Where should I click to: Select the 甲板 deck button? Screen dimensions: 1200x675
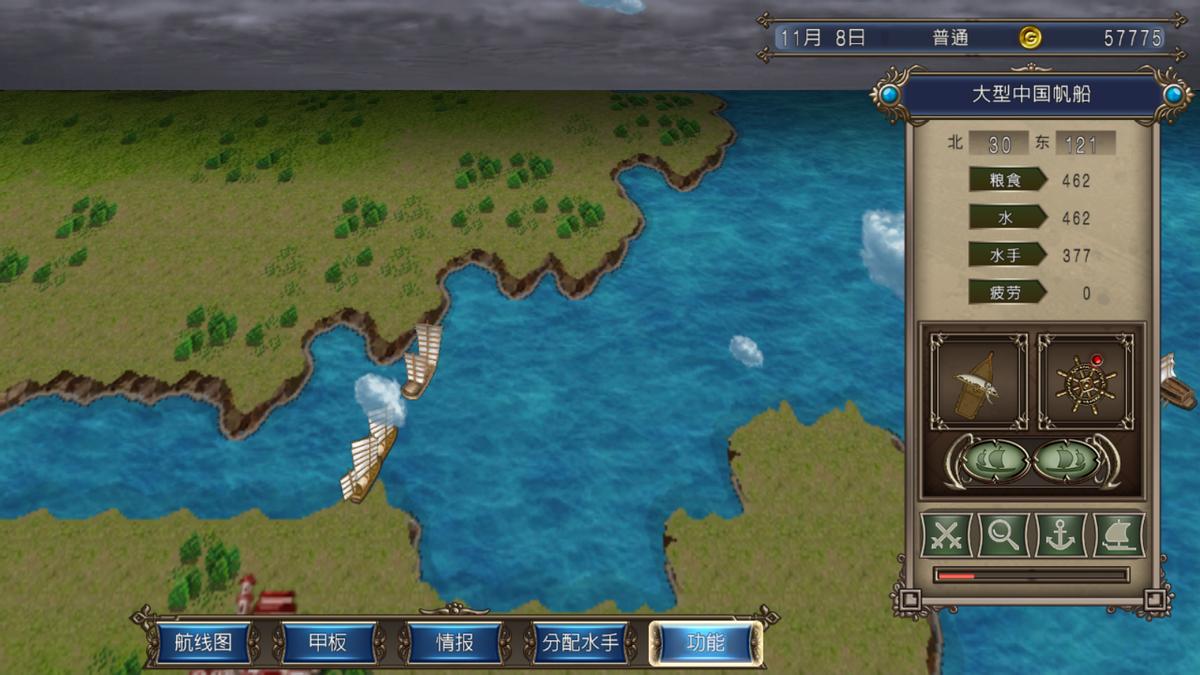pyautogui.click(x=329, y=643)
